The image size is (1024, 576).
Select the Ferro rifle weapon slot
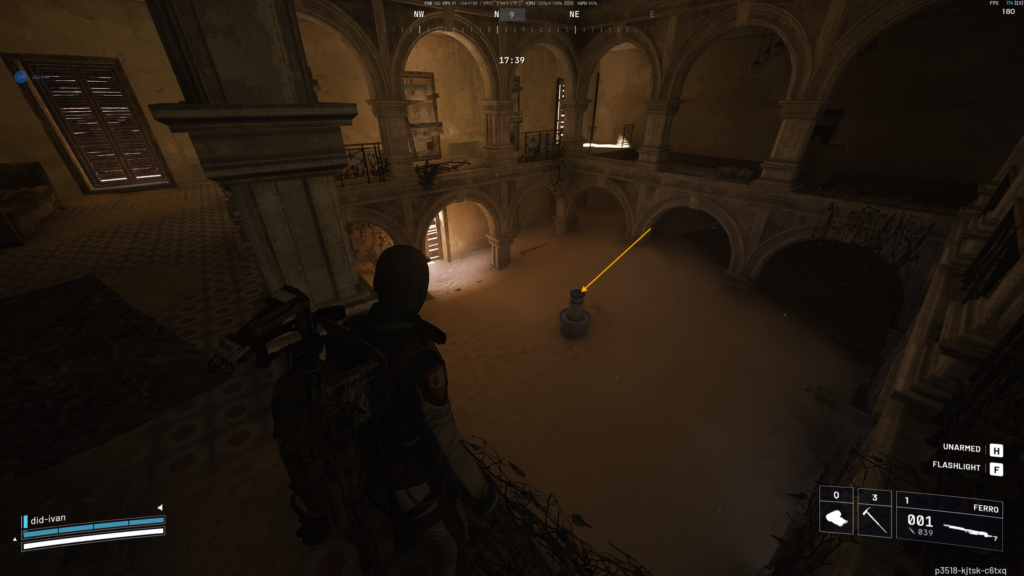(x=948, y=521)
